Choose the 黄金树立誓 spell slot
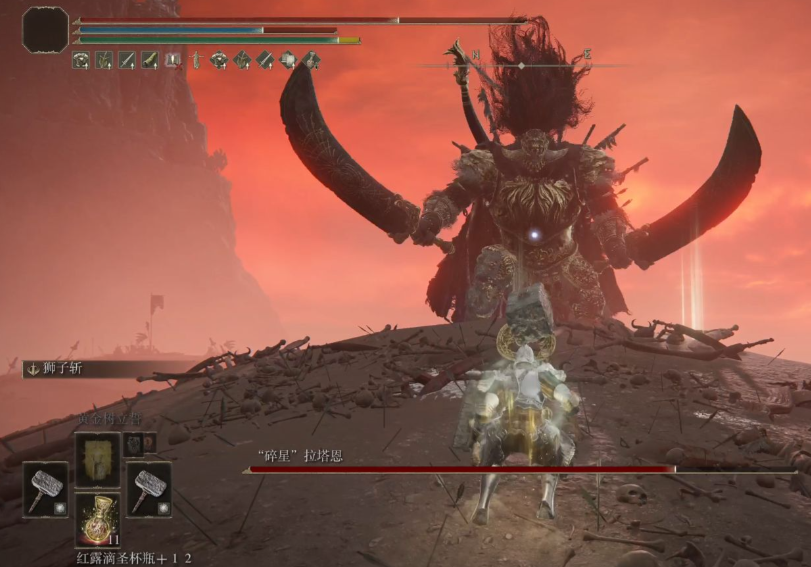Viewport: 811px width, 567px height. 97,459
